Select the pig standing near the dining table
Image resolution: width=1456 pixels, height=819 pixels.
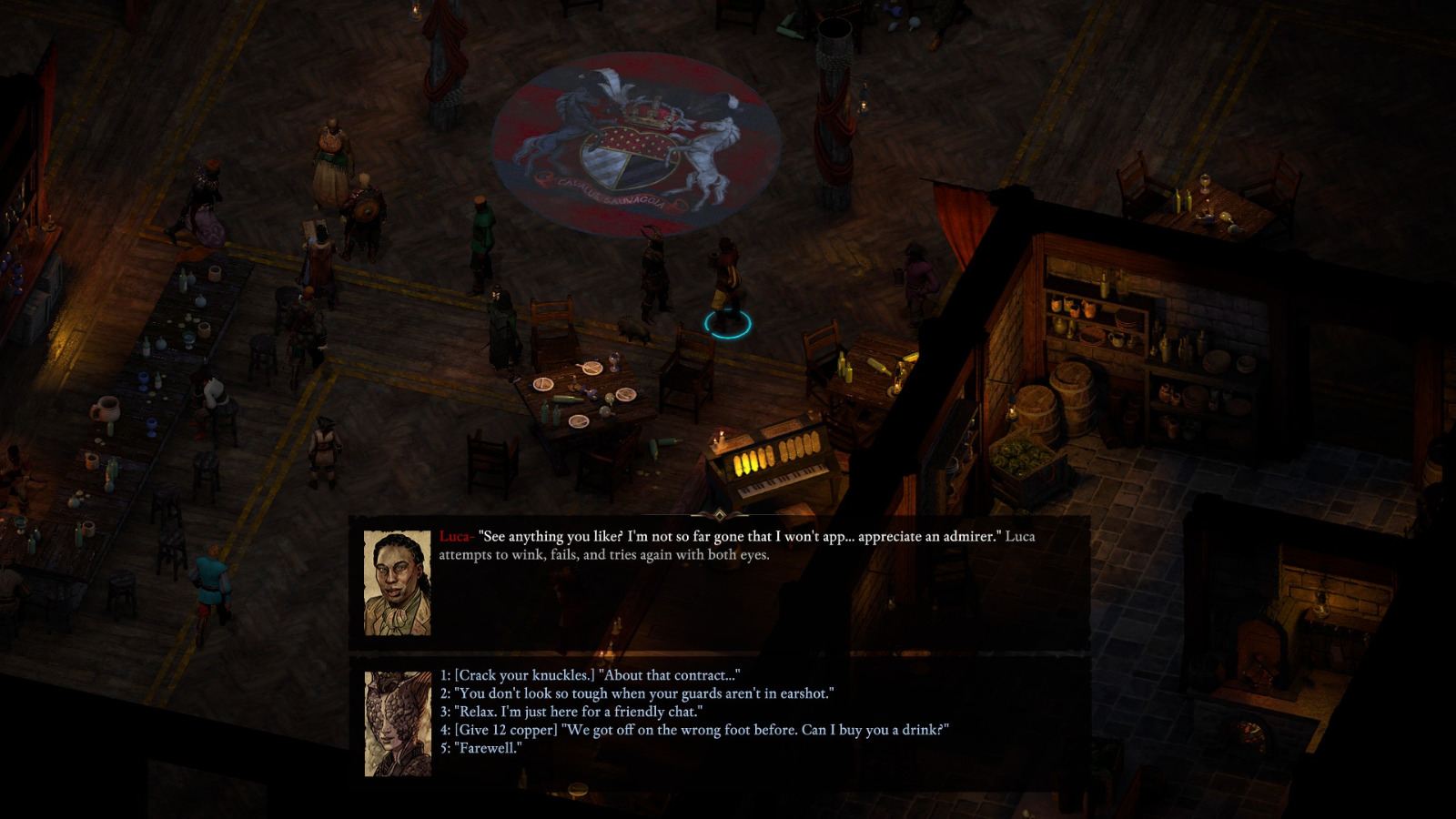tap(632, 331)
